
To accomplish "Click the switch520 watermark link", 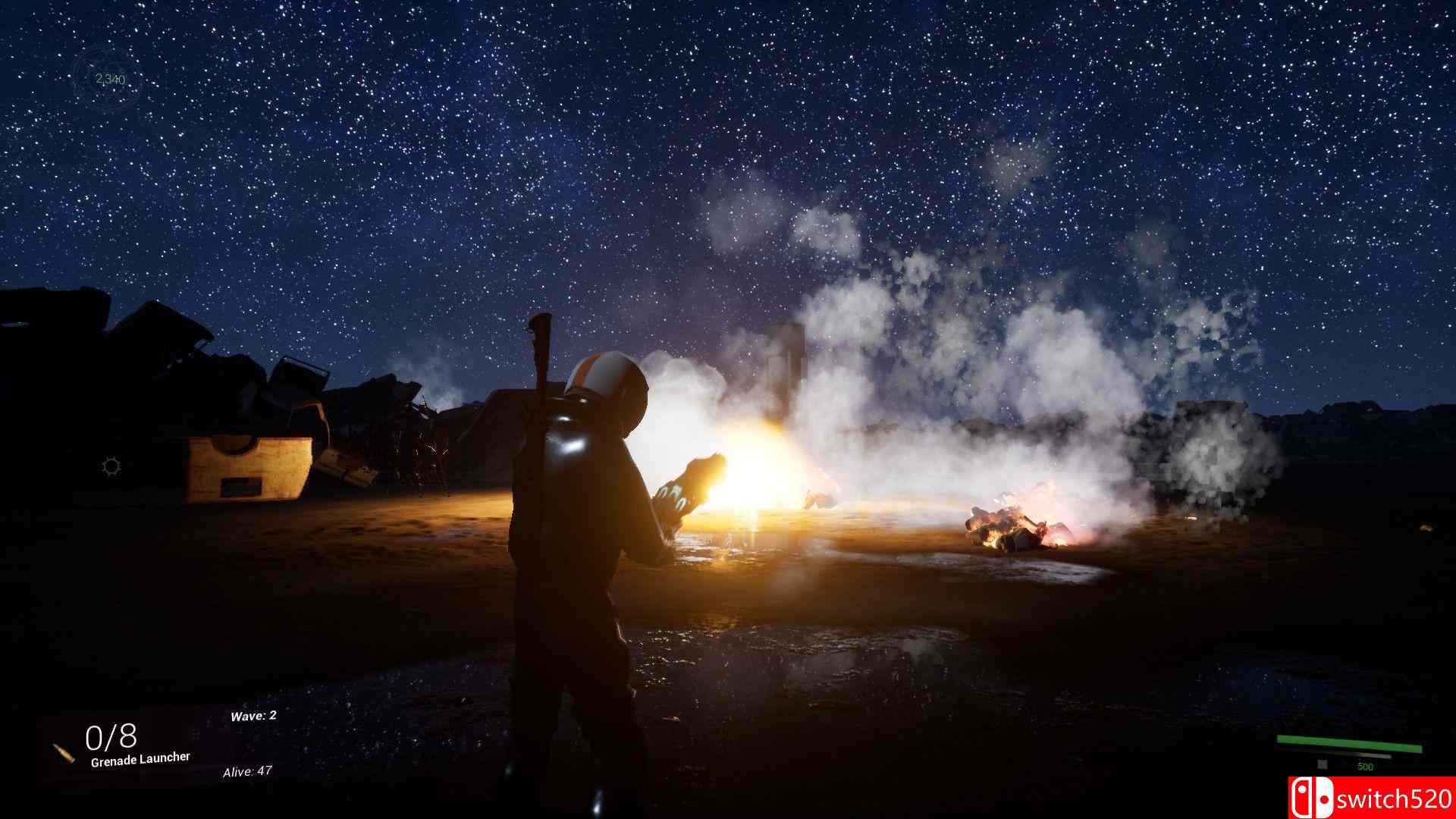I will (1395, 799).
